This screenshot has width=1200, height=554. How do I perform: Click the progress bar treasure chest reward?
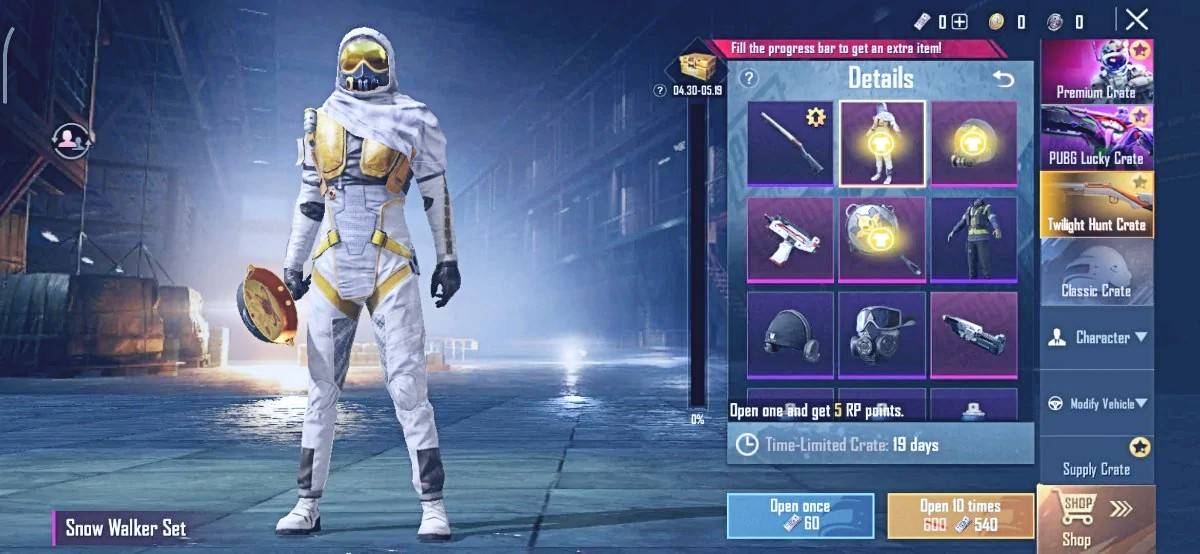click(x=695, y=66)
